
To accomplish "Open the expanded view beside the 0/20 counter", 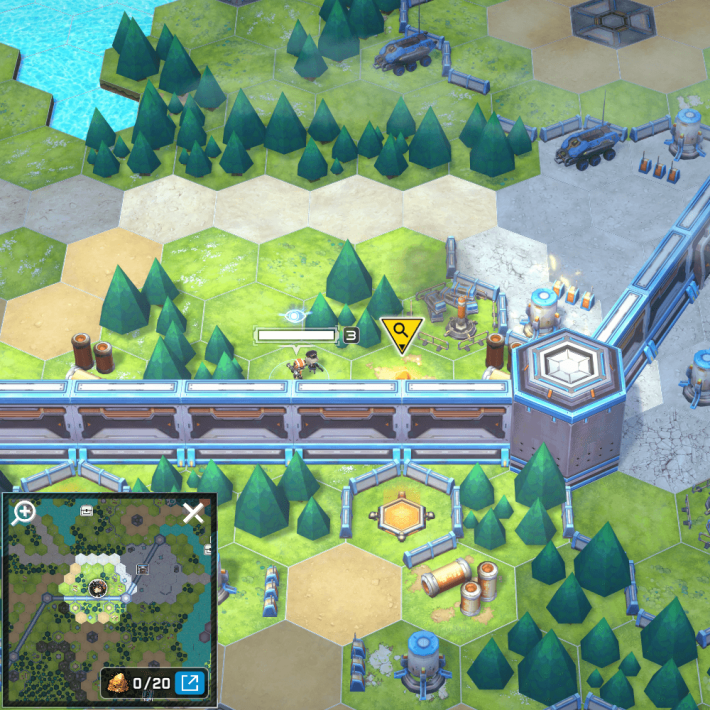I will [187, 683].
